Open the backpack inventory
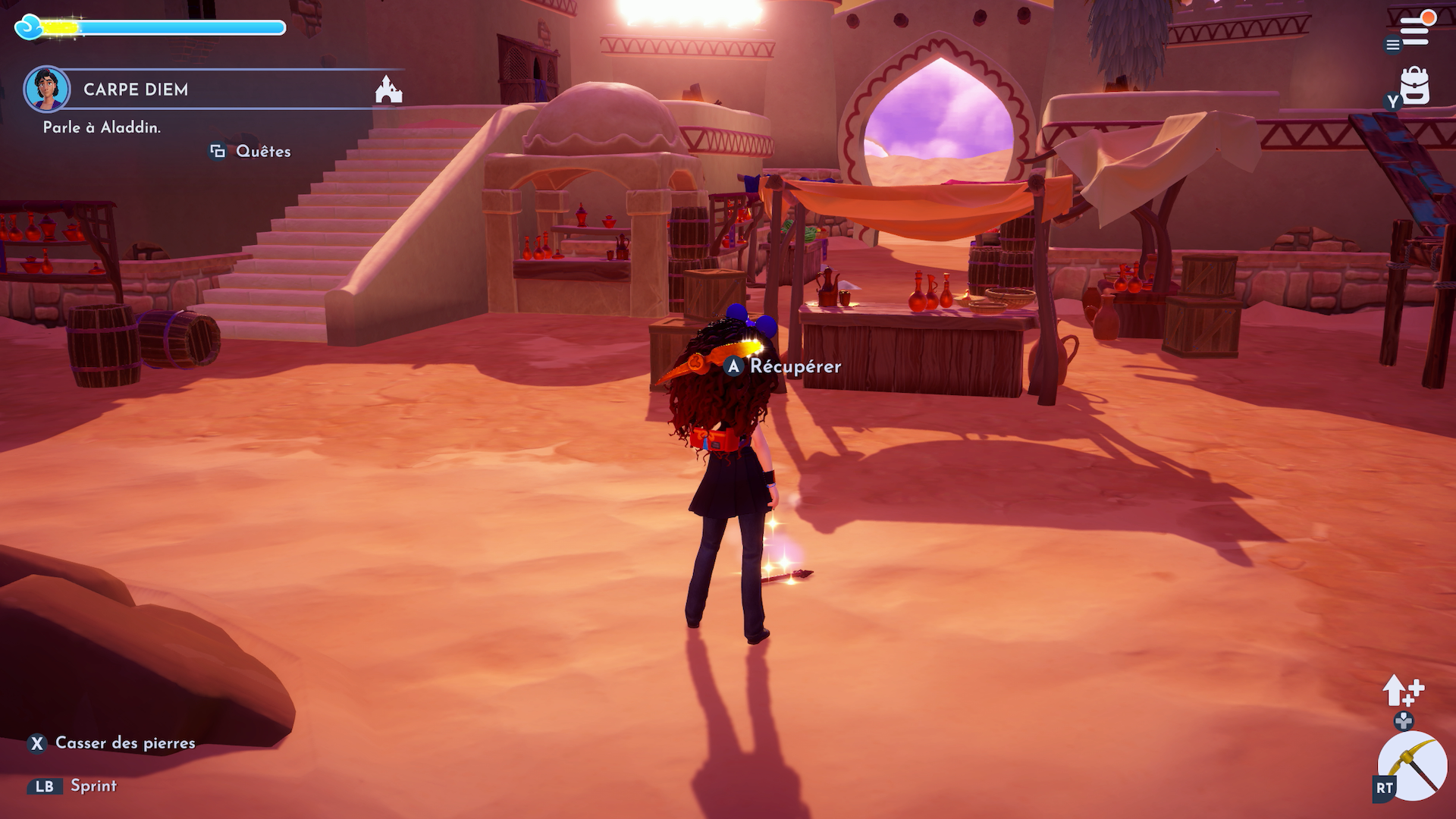Image resolution: width=1456 pixels, height=819 pixels. click(1414, 86)
